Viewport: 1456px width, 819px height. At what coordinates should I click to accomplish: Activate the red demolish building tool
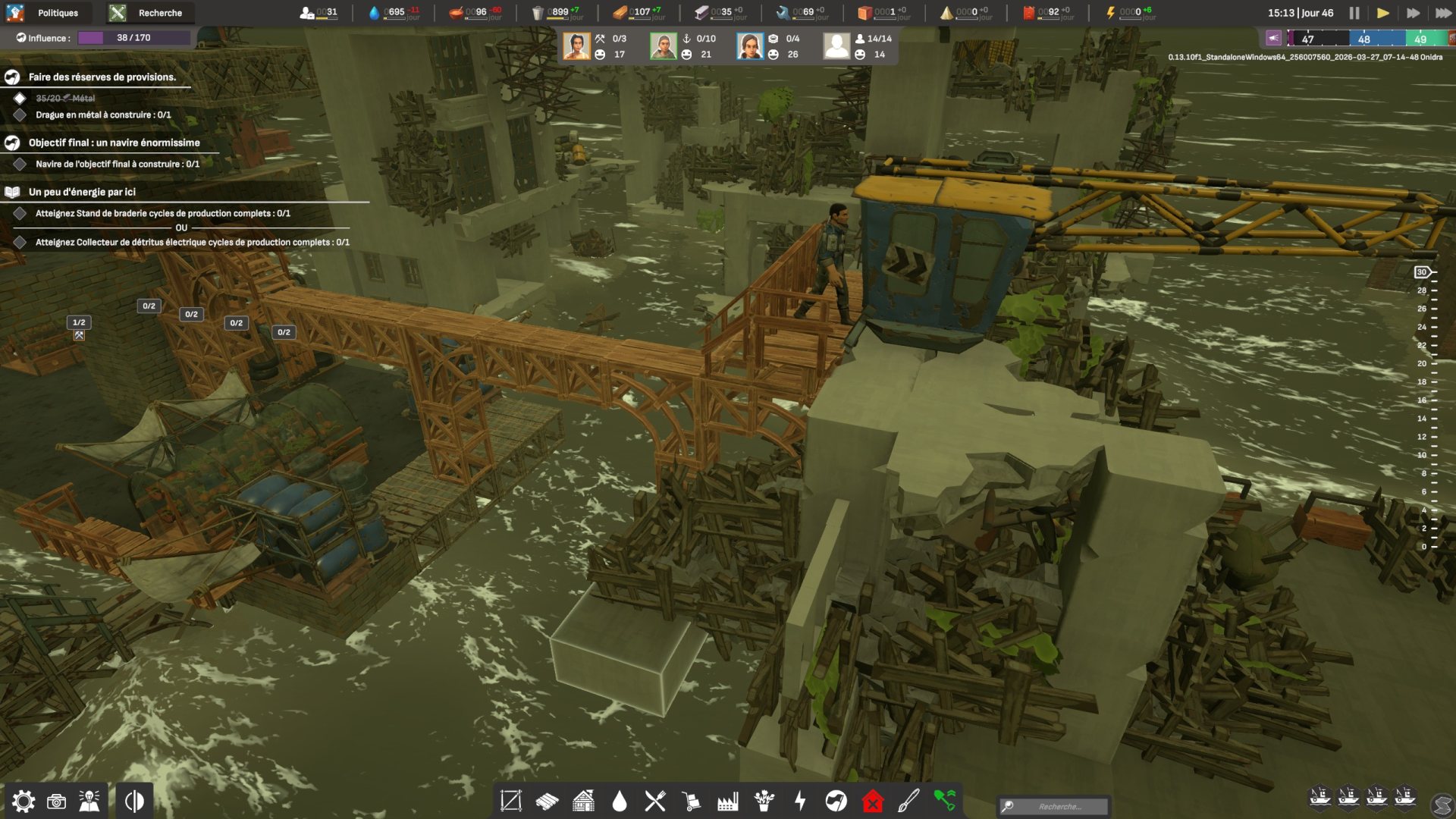pos(873,801)
